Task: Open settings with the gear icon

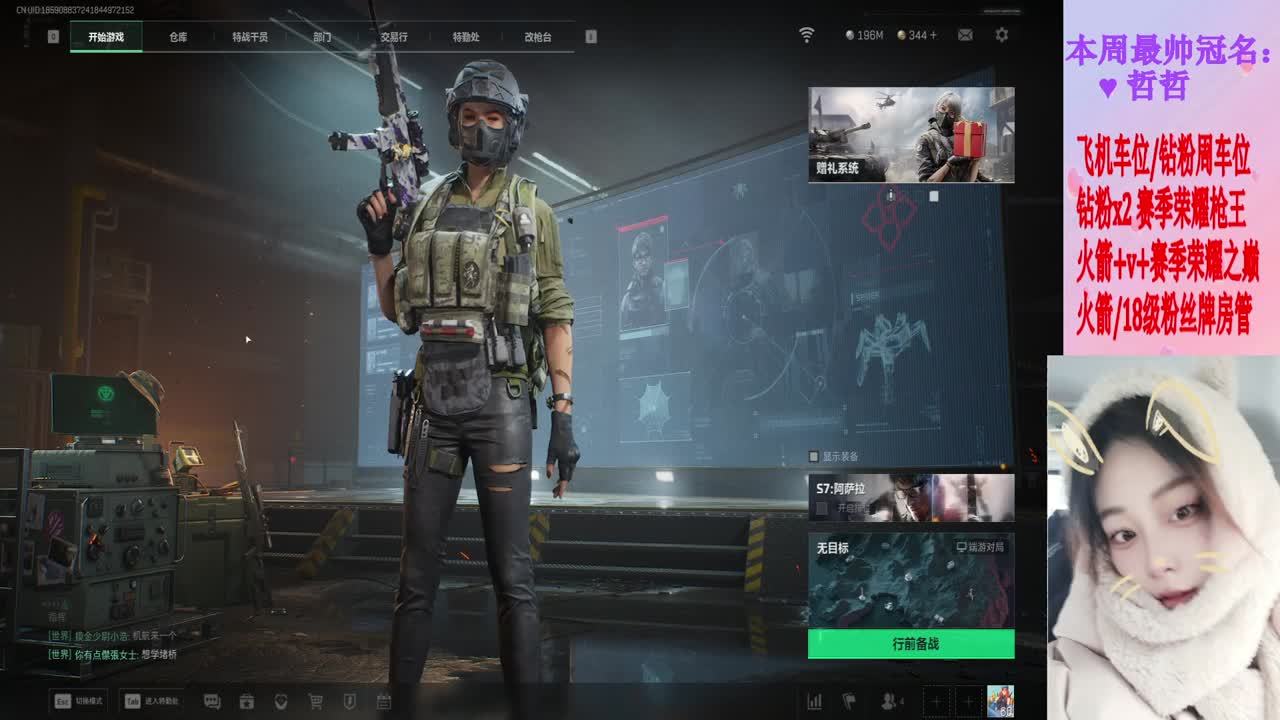Action: [x=1001, y=35]
